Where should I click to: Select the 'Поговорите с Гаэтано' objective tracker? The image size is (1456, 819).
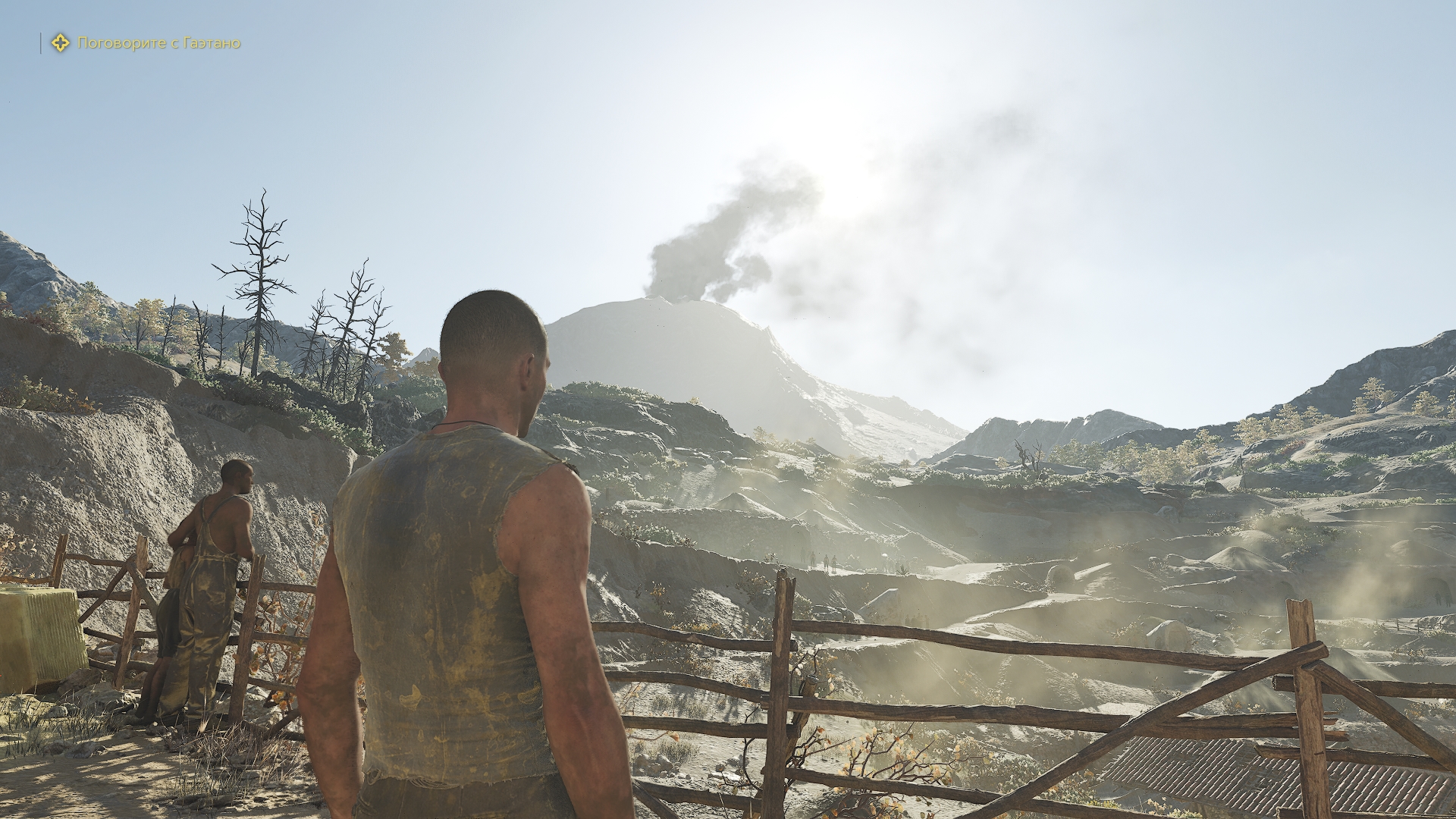pyautogui.click(x=158, y=43)
